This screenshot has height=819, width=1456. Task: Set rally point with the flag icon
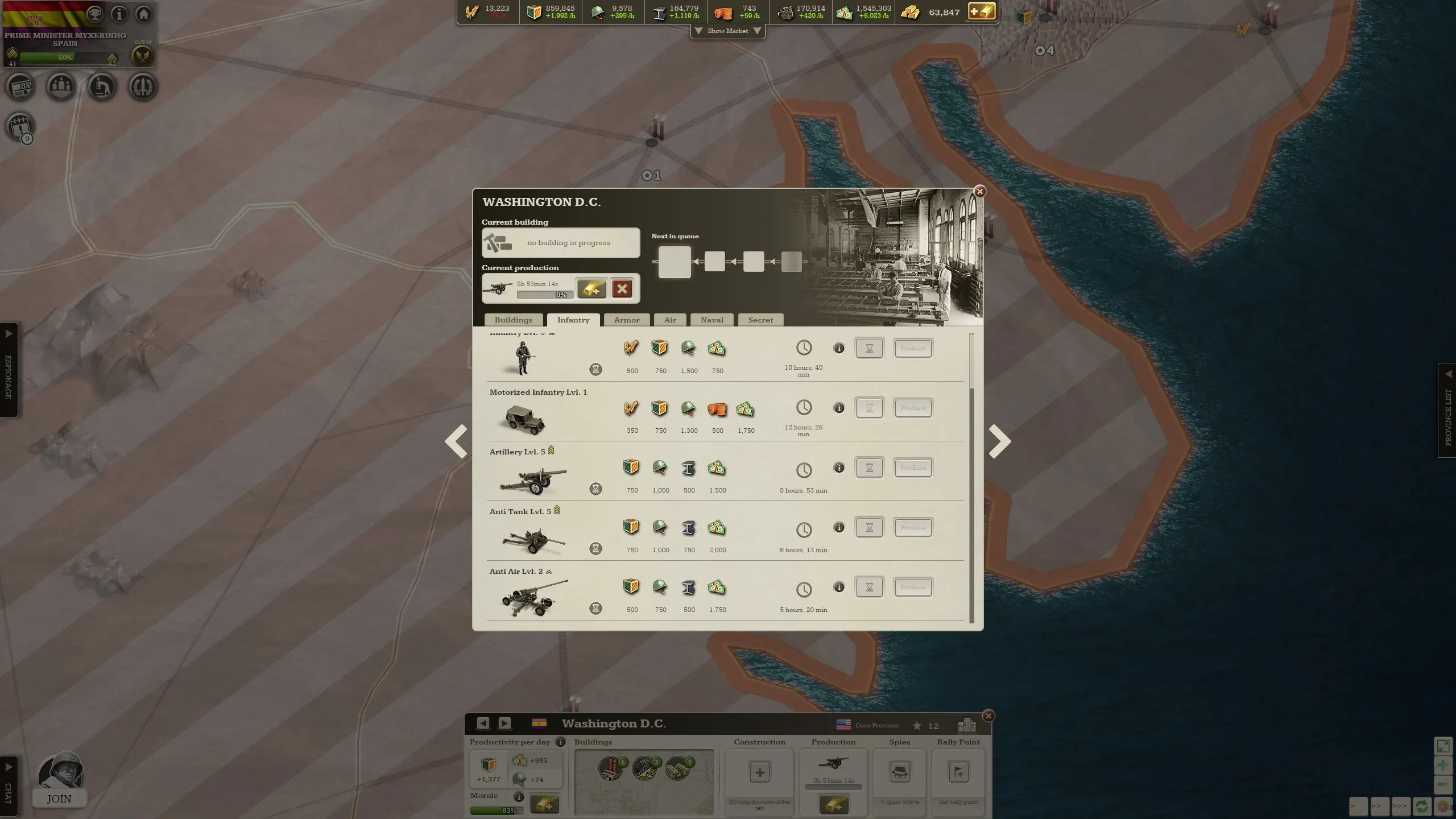click(958, 772)
